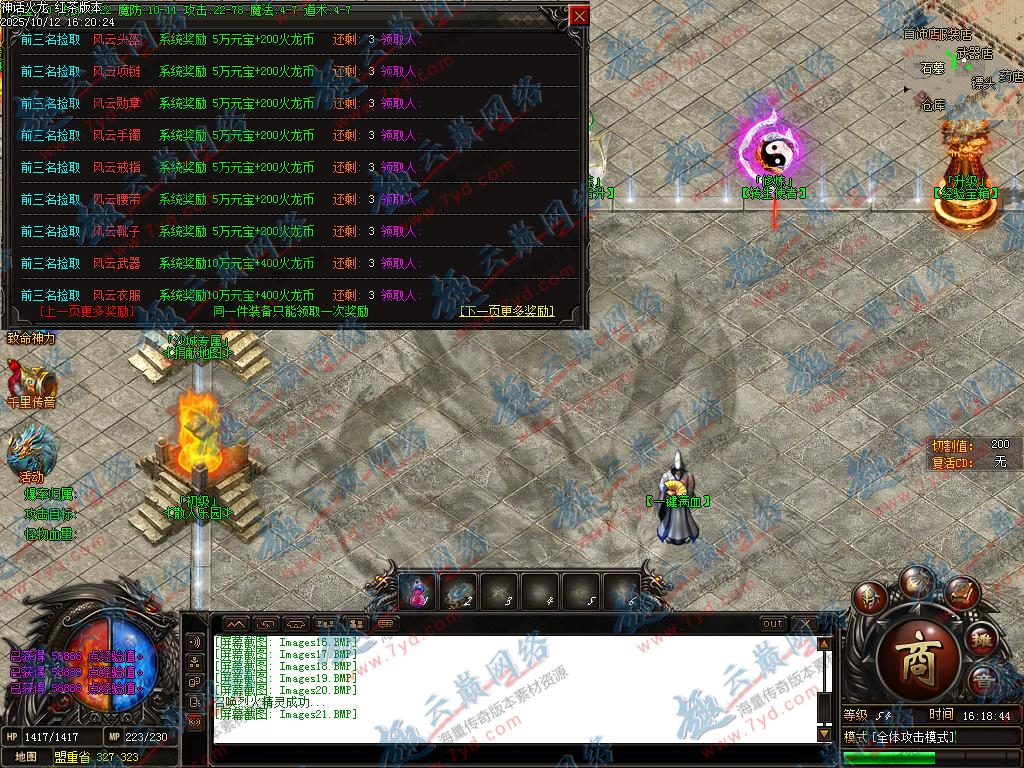Viewport: 1024px width, 768px height.
Task: Click the 地图 map button
Action: 26,757
